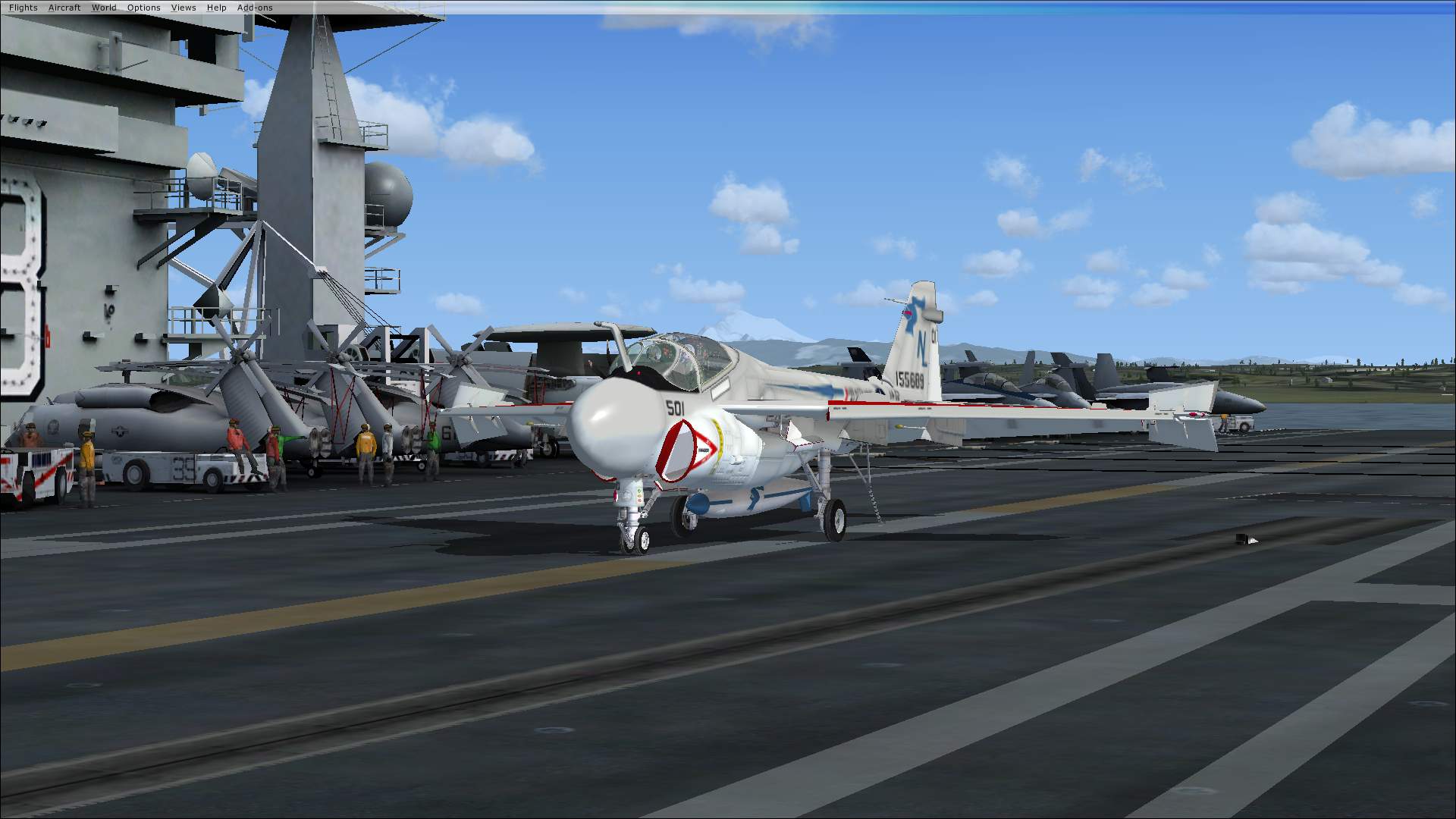Open the Views menu
The image size is (1456, 819).
184,8
